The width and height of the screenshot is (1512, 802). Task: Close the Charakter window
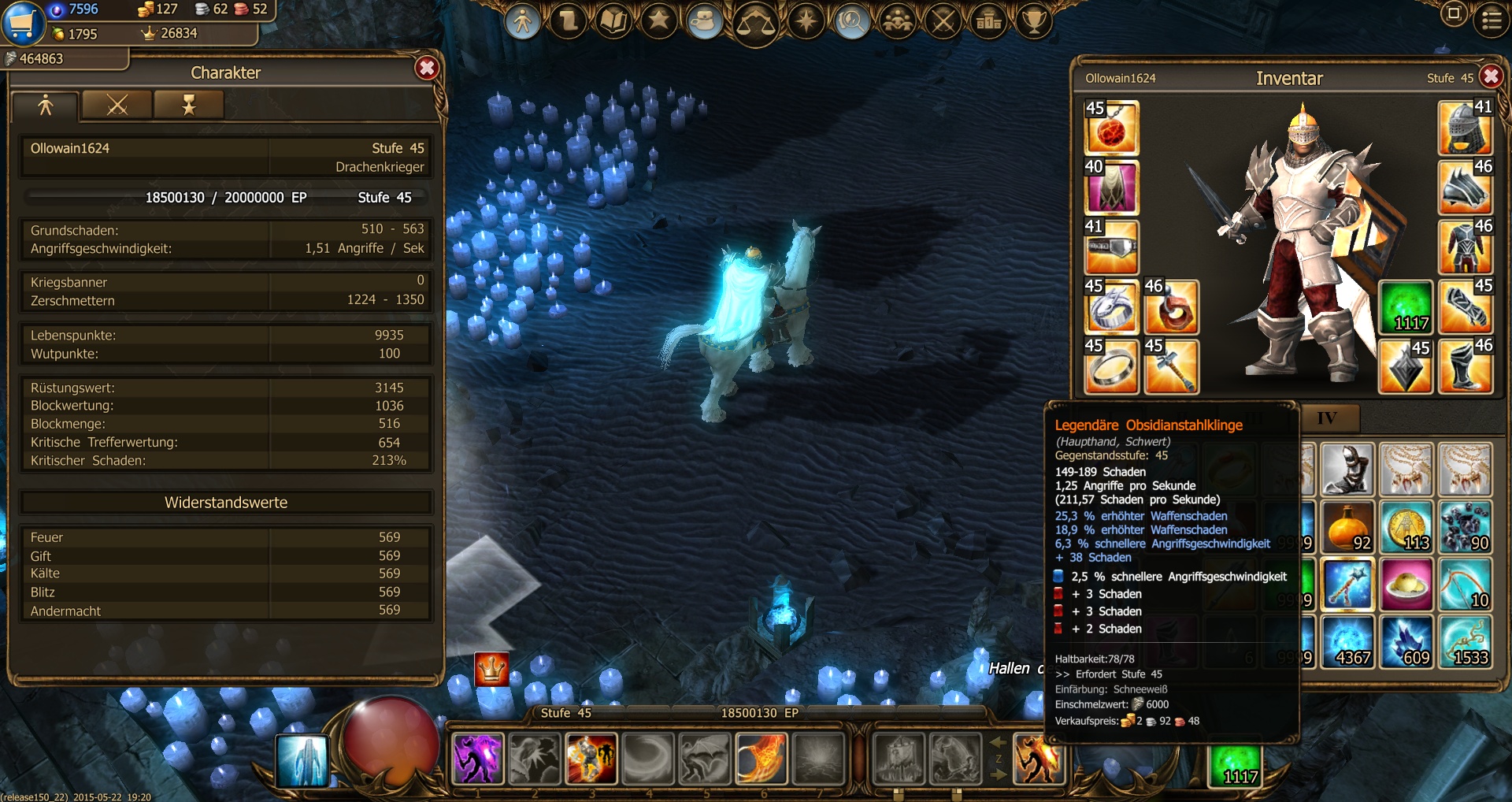(427, 69)
